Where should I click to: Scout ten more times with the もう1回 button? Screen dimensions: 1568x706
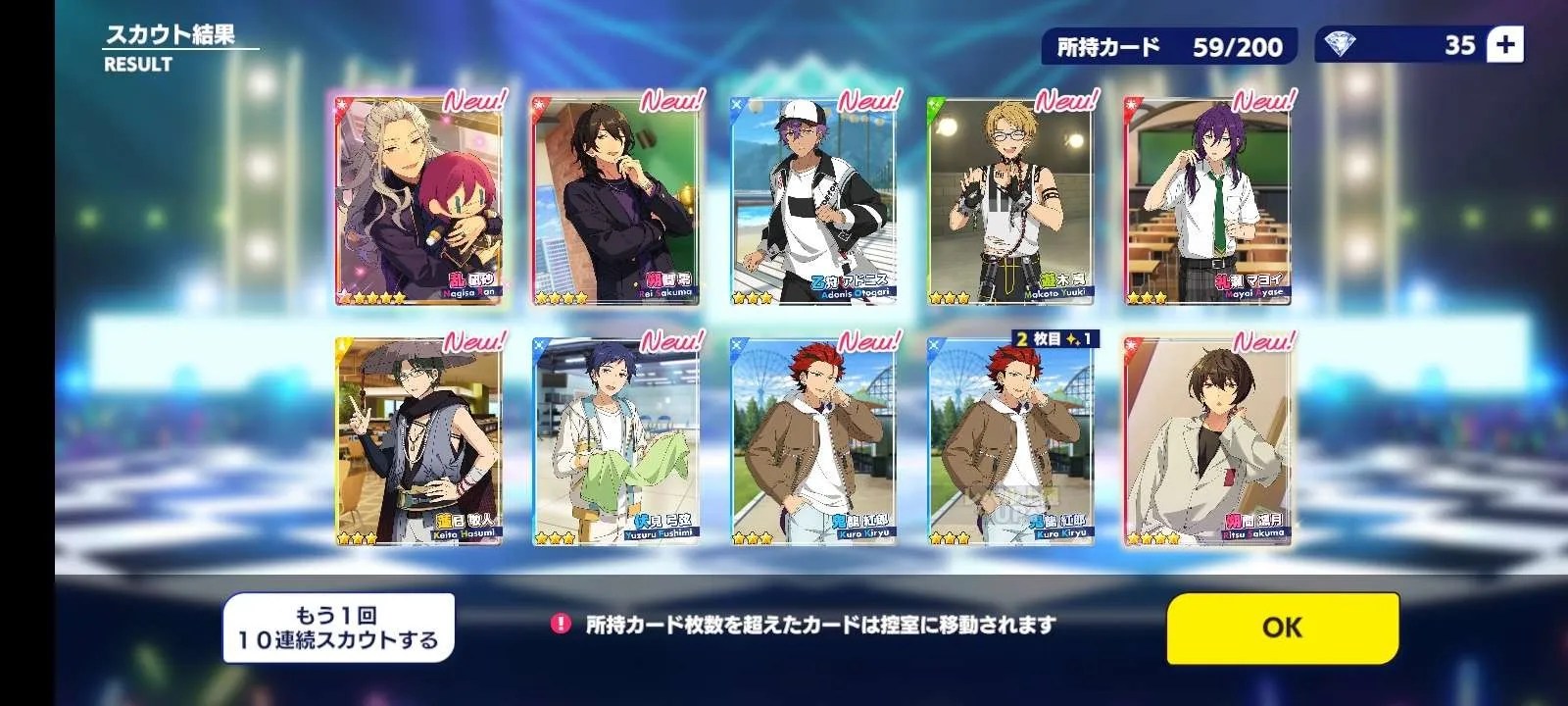[339, 629]
